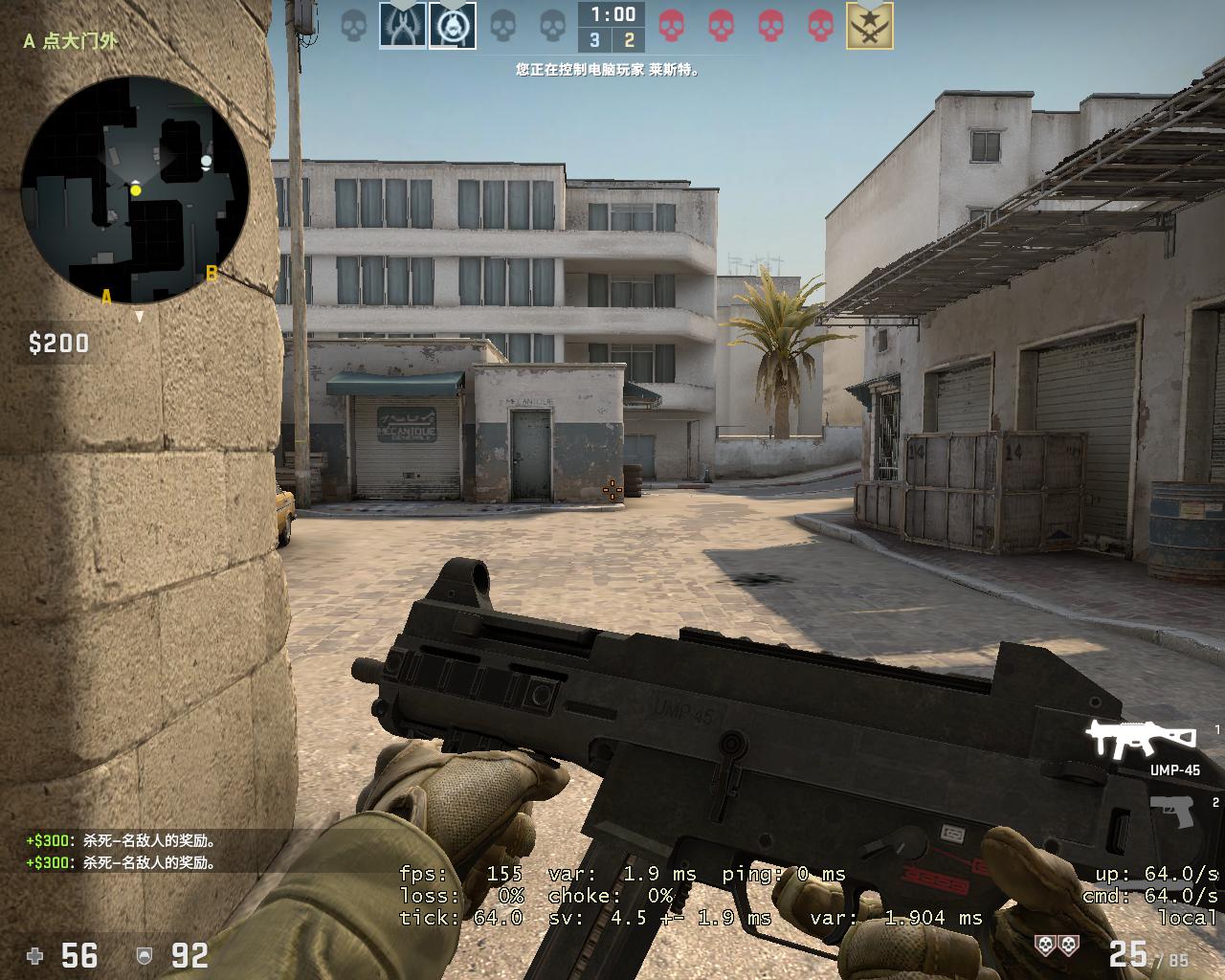Click the first red enemy skull icon
Image resolution: width=1225 pixels, height=980 pixels.
(x=673, y=26)
